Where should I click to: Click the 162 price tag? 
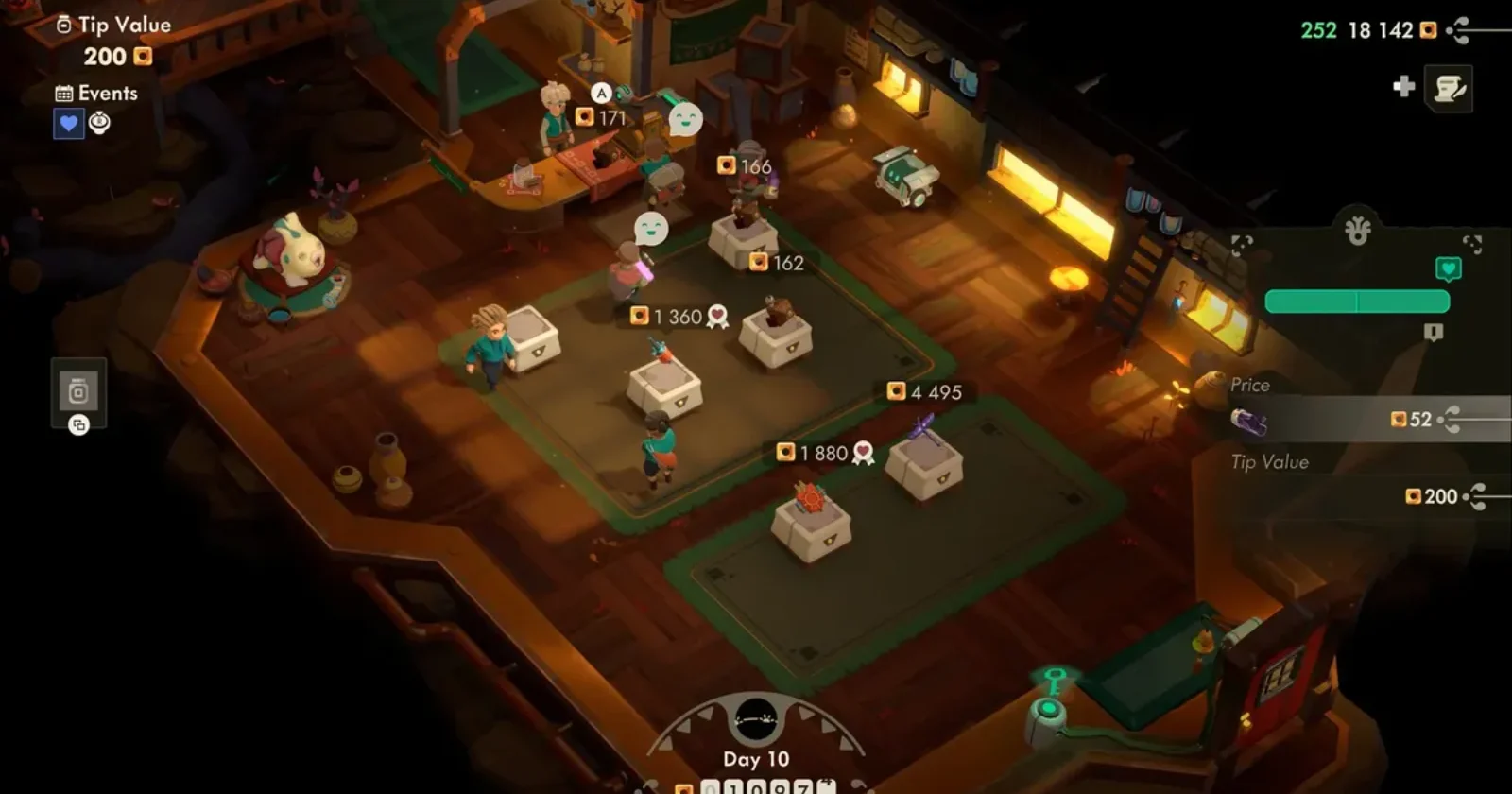777,263
